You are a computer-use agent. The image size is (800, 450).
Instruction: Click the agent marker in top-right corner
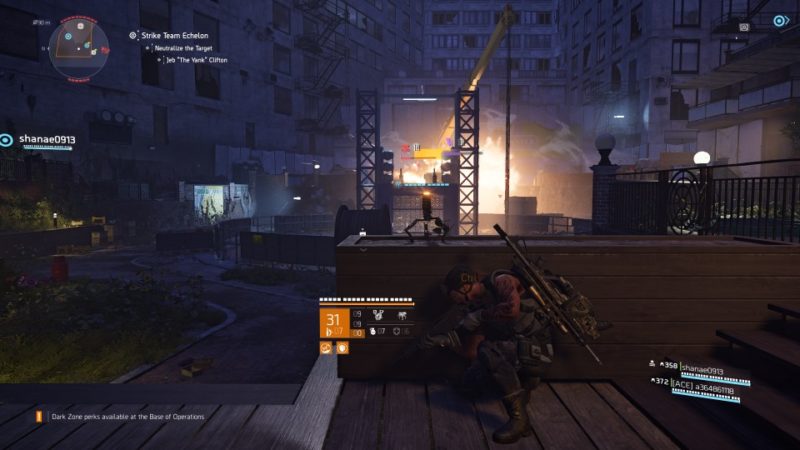coord(780,20)
